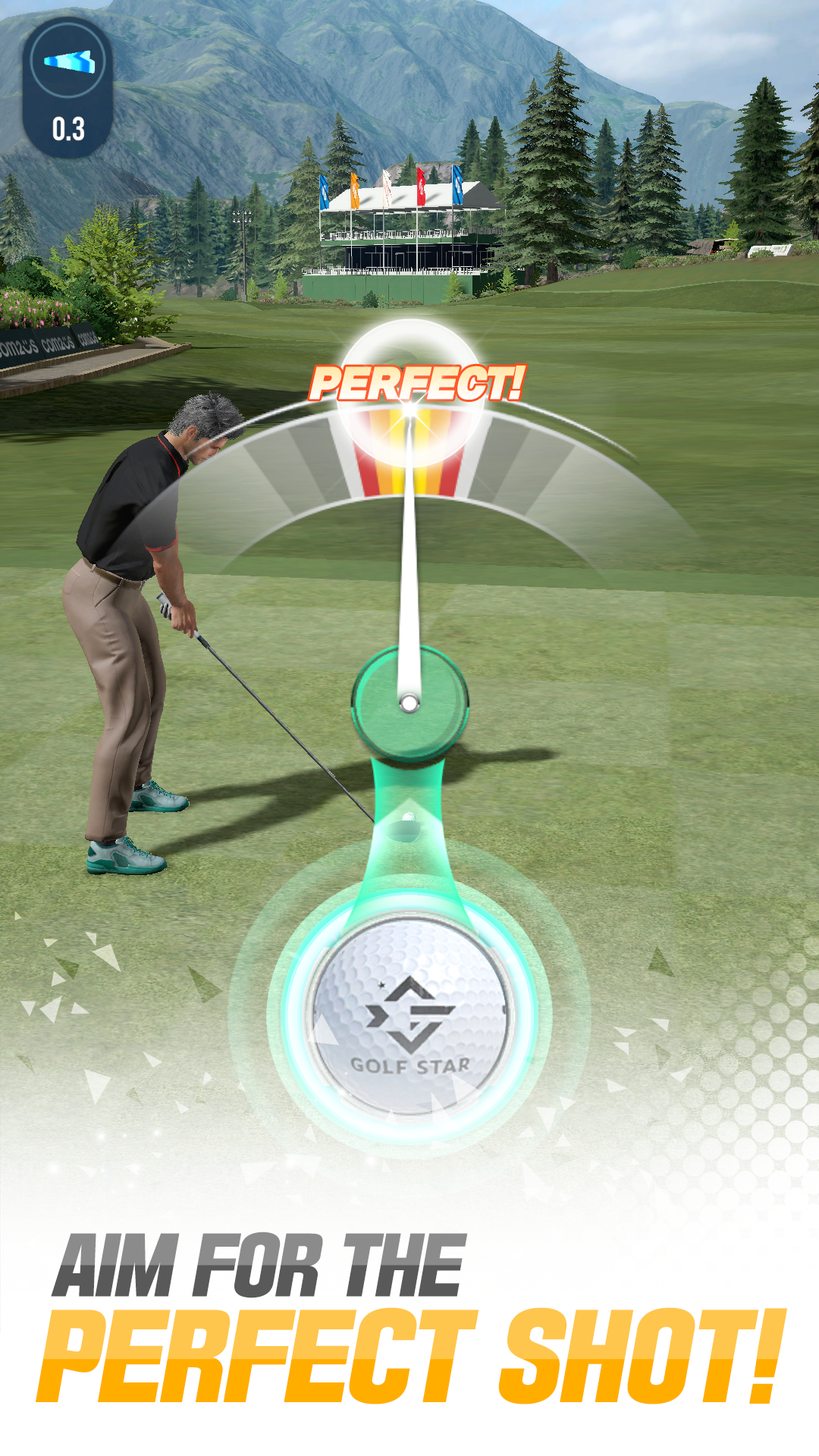Tap the Golf Star ball swing button
Screen dimensions: 819x1456
[x=410, y=1015]
